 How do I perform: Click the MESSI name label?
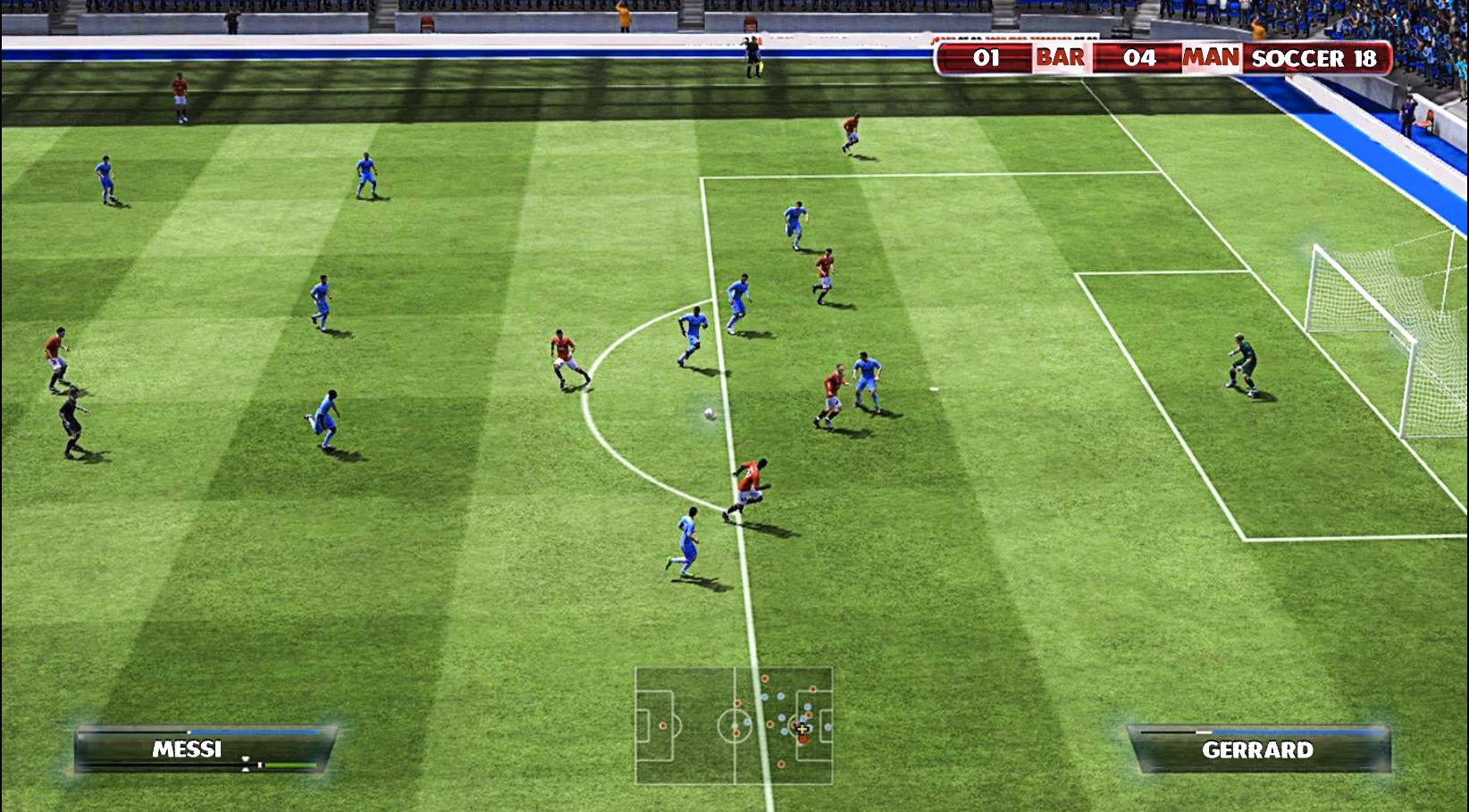click(188, 747)
